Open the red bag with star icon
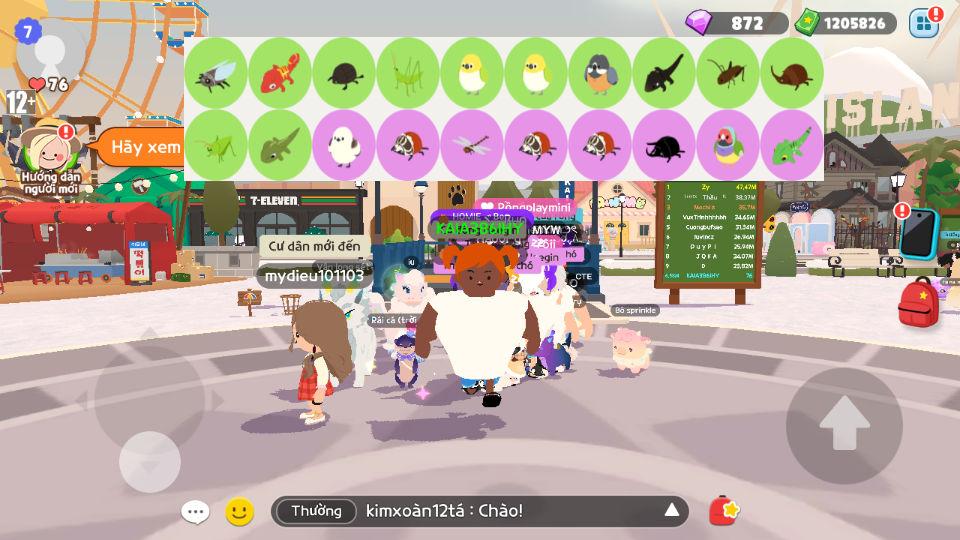 724,511
